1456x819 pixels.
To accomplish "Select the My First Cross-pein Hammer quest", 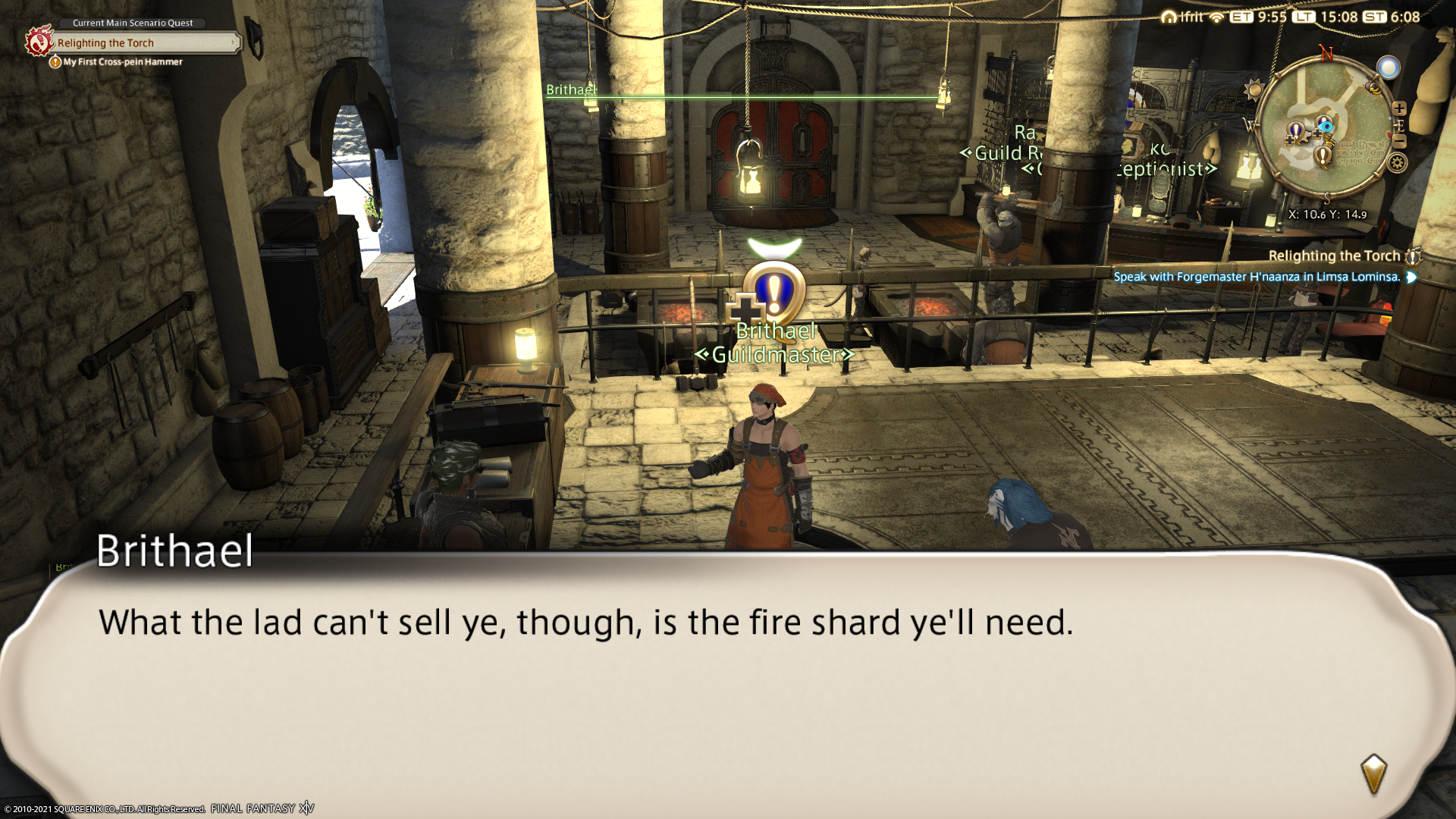I will point(122,62).
